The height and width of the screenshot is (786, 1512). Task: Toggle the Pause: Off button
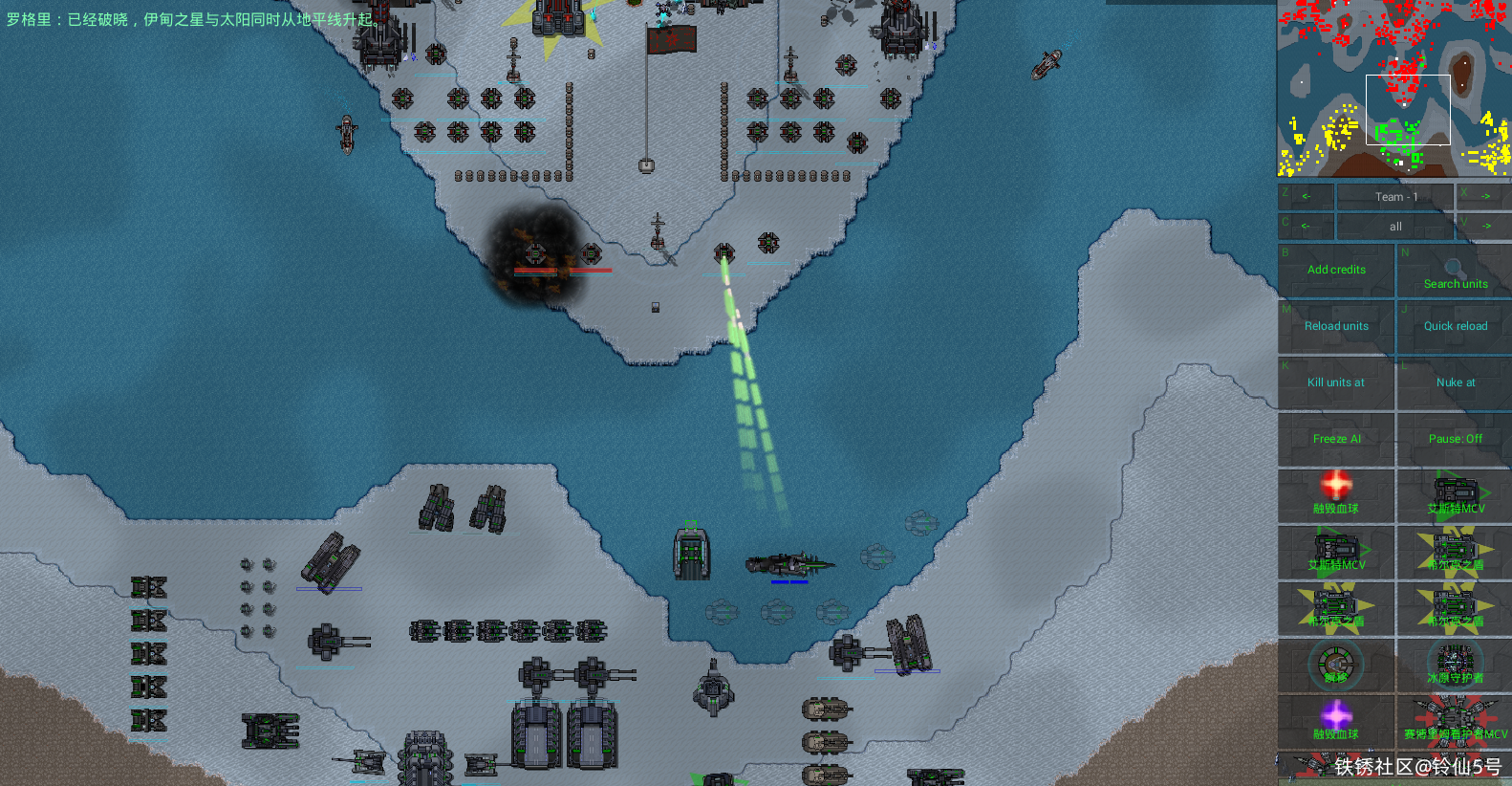coord(1455,440)
